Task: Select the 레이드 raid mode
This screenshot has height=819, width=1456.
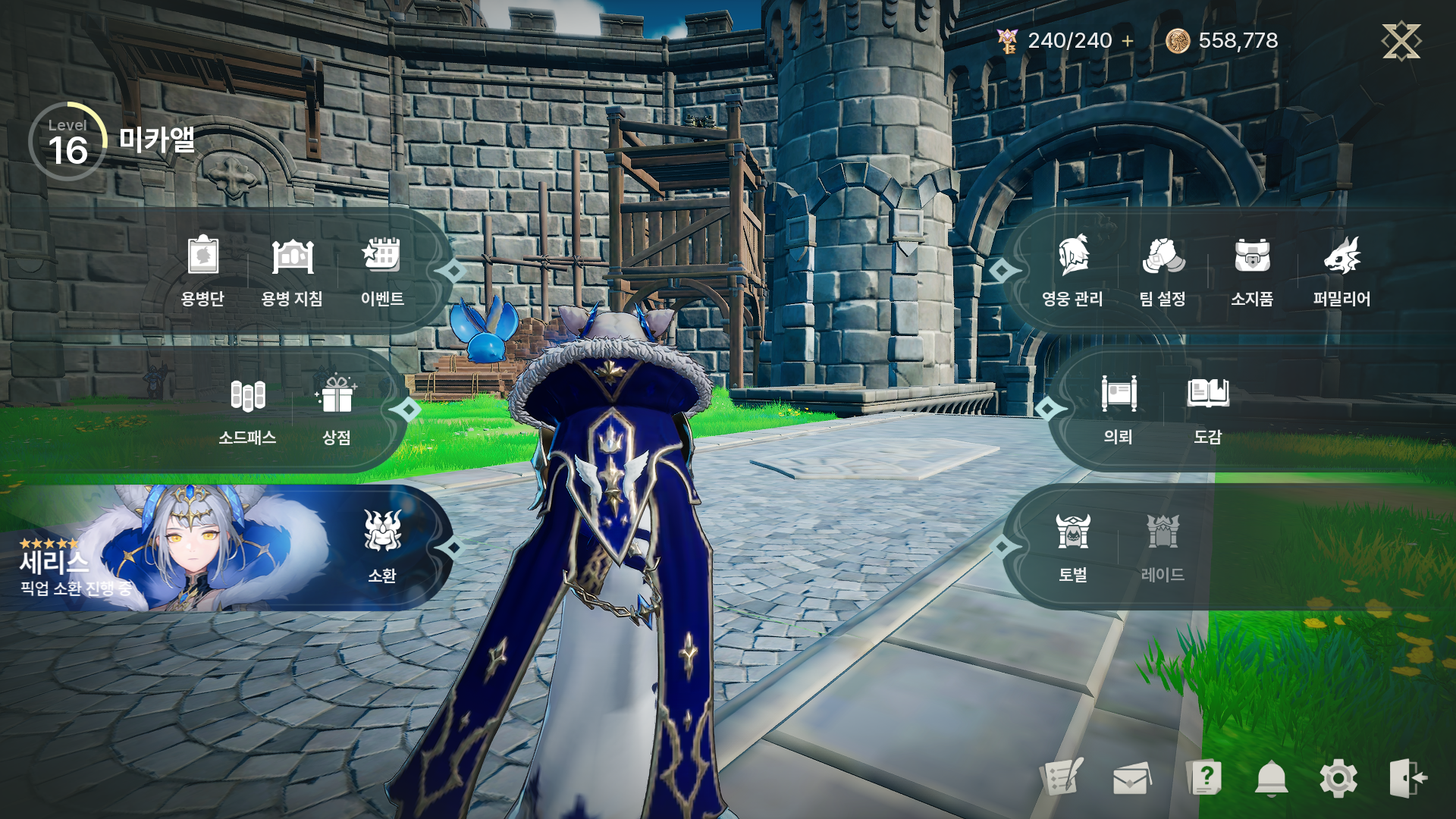Action: tap(1163, 548)
